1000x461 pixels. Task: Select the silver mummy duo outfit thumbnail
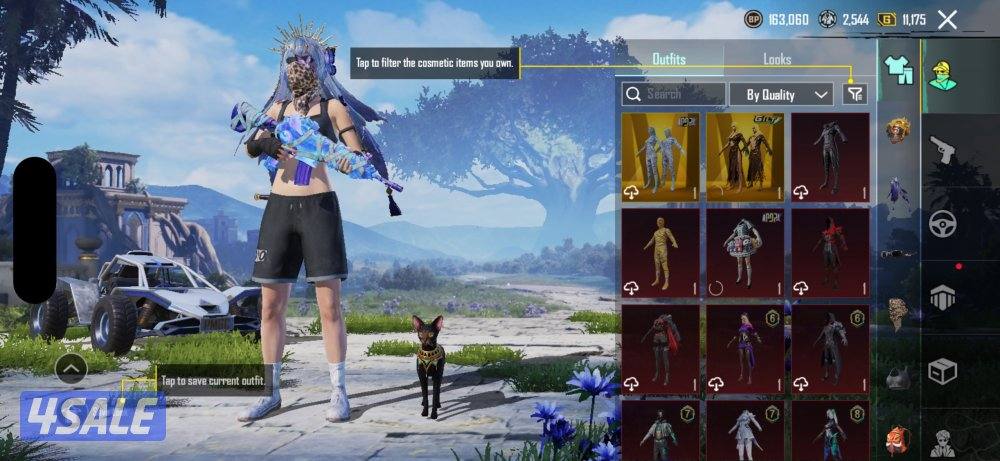(x=661, y=157)
